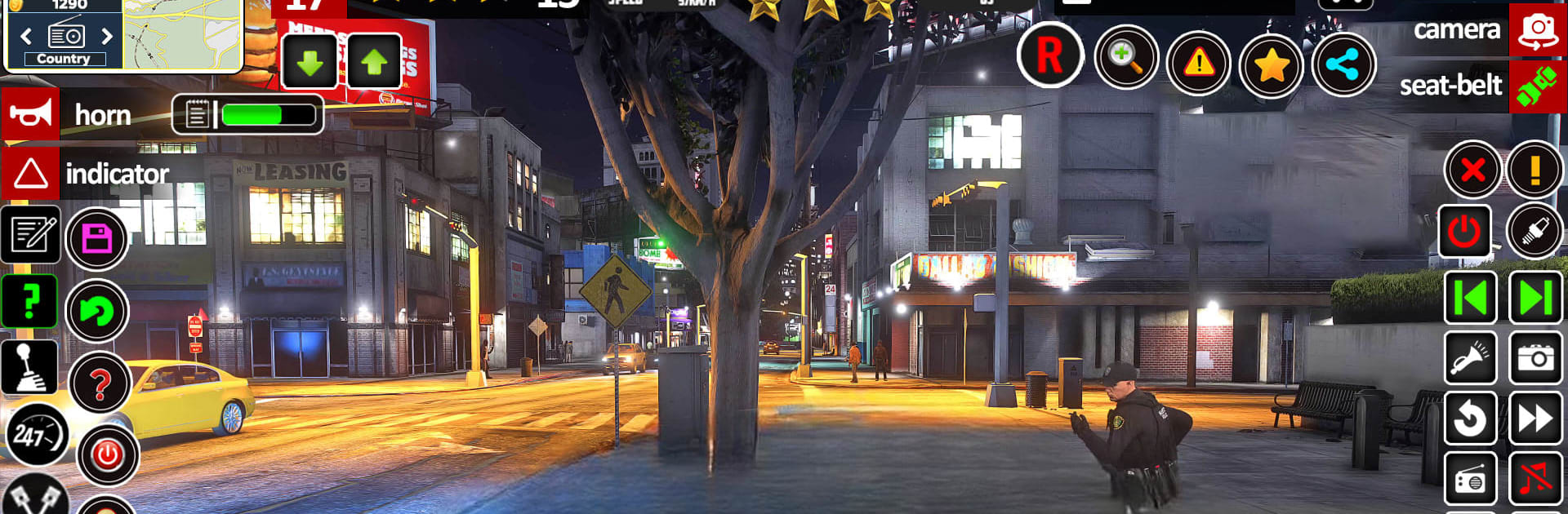Save with the pink floppy disk icon
1568x514 pixels.
[96, 239]
